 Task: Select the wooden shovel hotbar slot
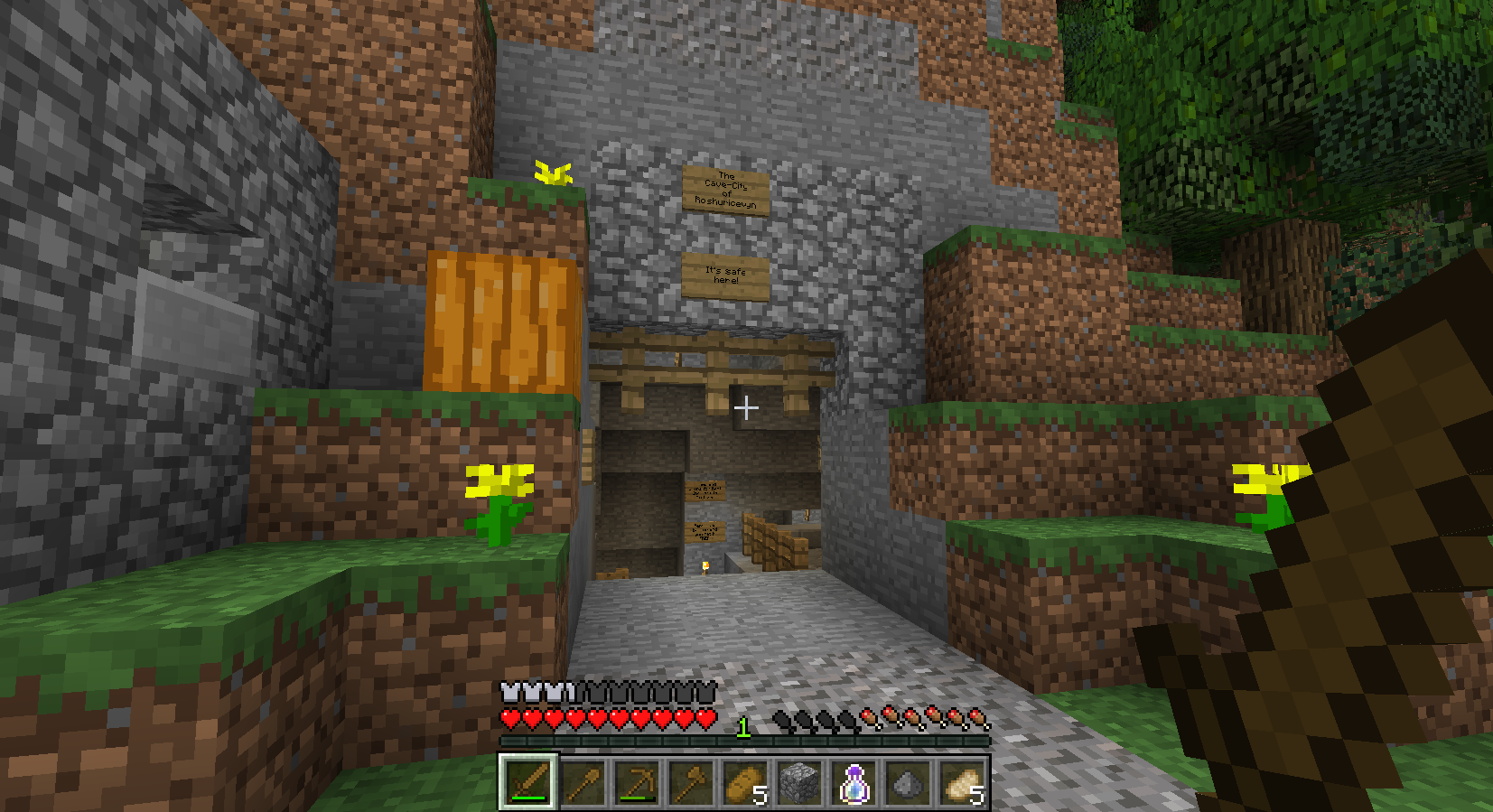click(x=583, y=782)
